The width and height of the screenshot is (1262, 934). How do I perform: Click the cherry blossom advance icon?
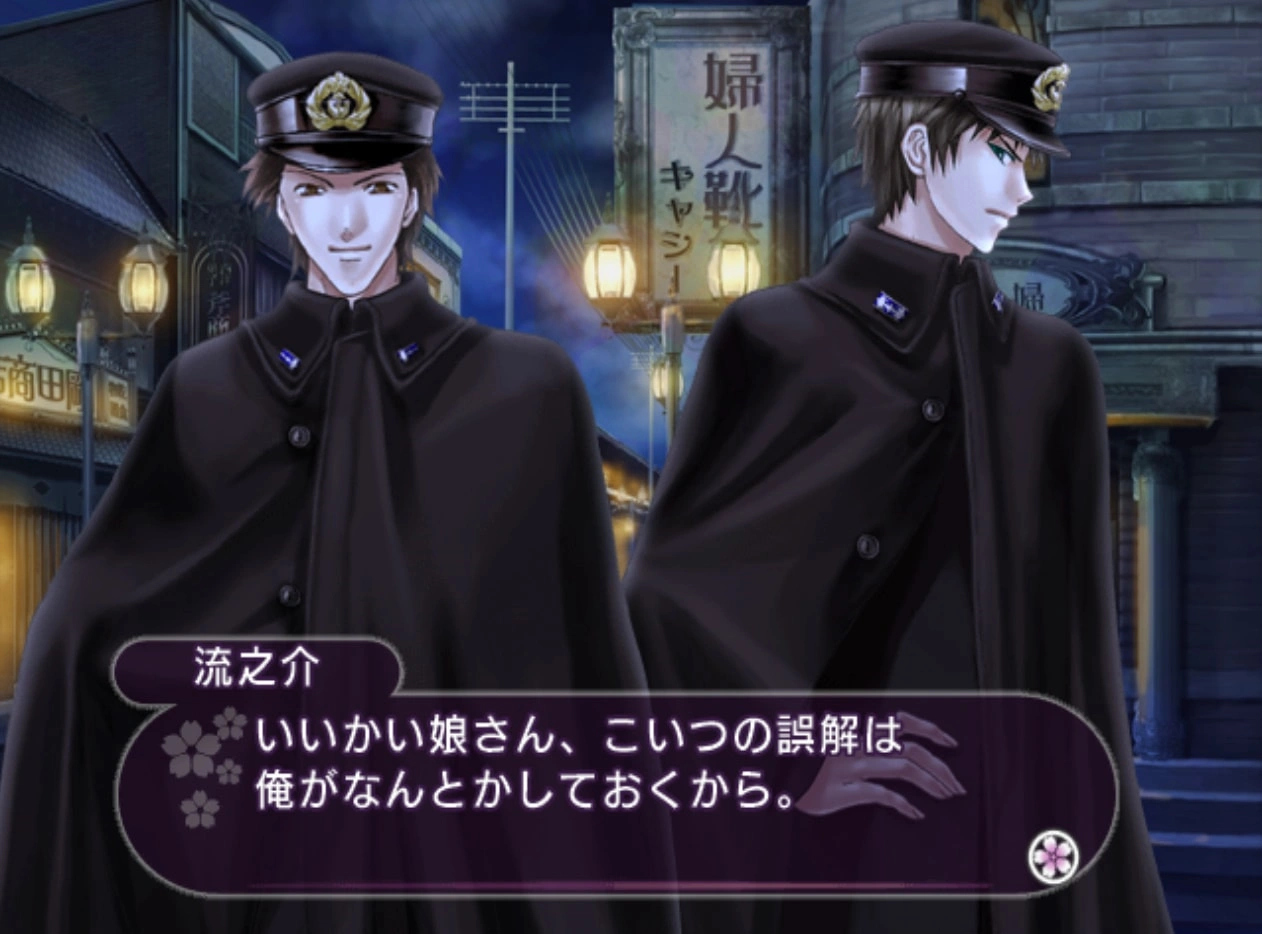pyautogui.click(x=1052, y=857)
